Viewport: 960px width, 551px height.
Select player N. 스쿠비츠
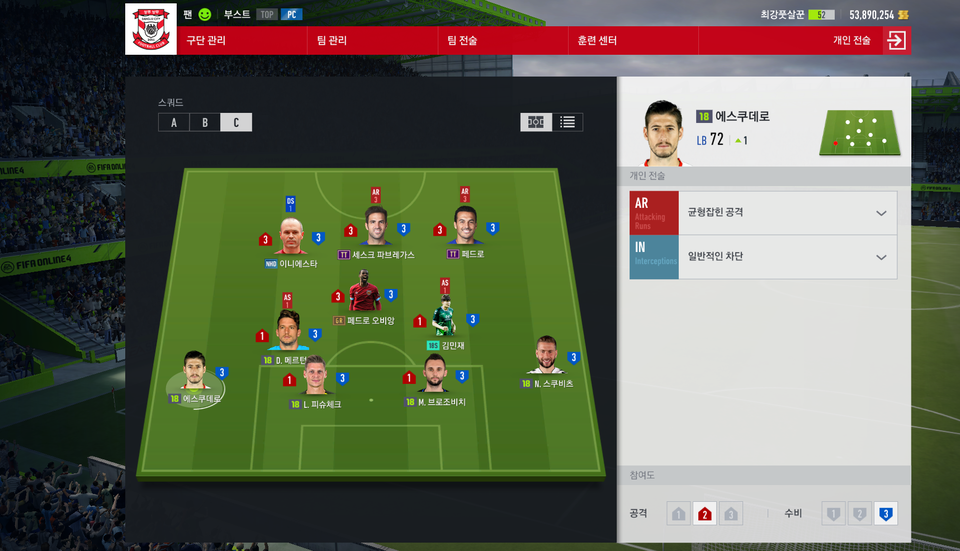click(x=545, y=357)
